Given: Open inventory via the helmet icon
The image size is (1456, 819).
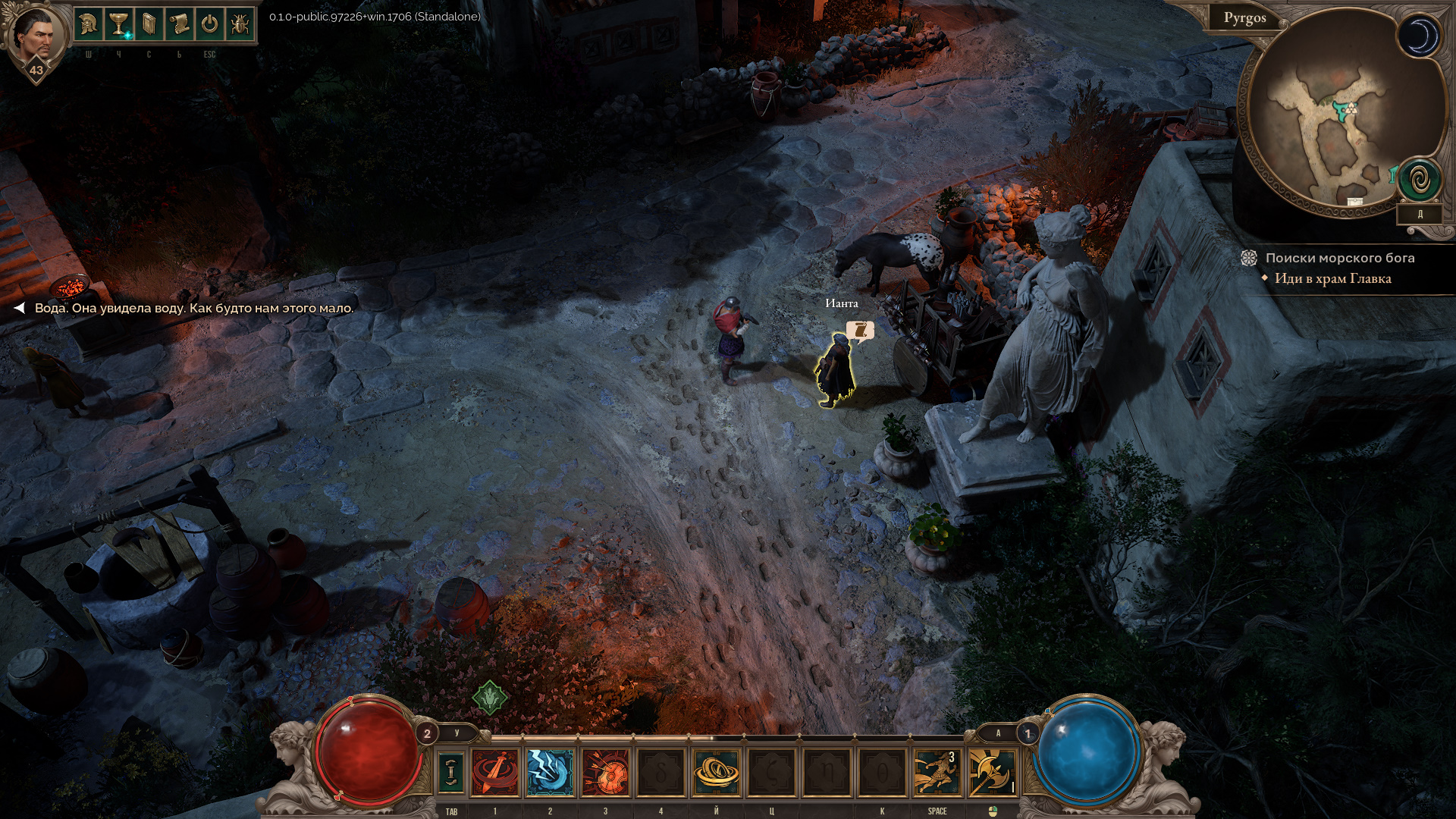Looking at the screenshot, I should click(89, 24).
